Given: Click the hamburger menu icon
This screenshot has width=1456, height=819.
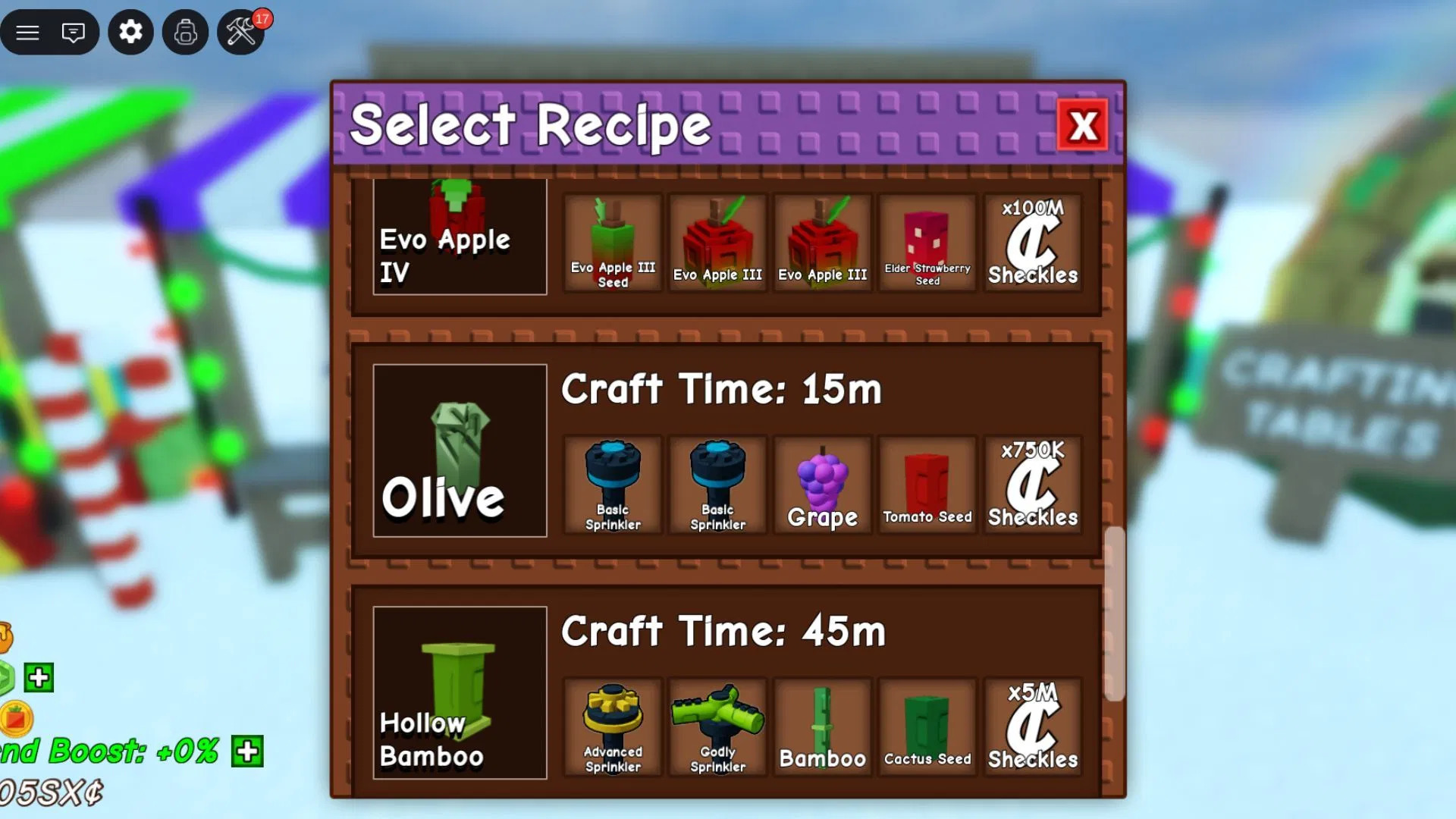Looking at the screenshot, I should pos(27,32).
